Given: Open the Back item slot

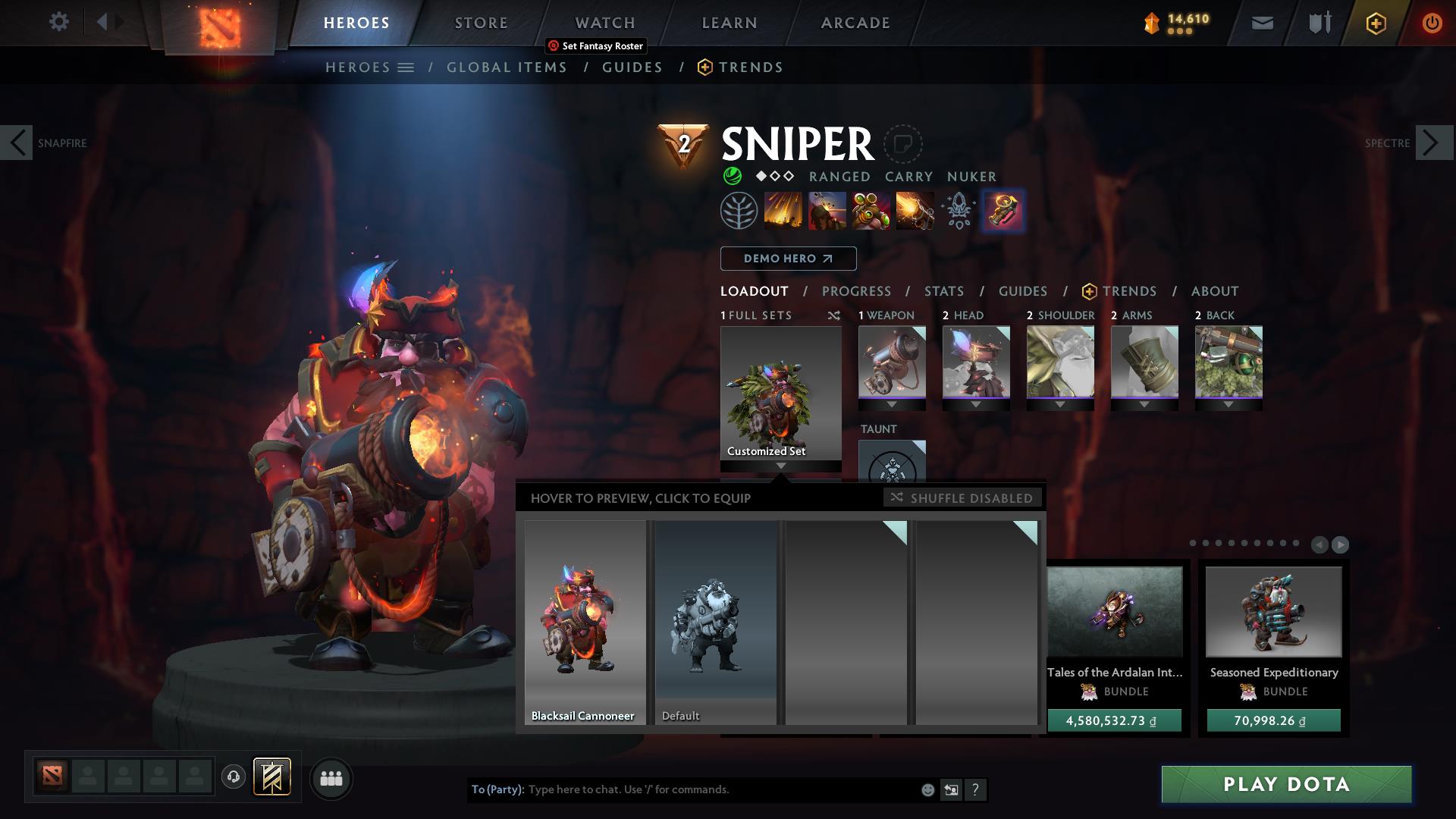Looking at the screenshot, I should (x=1228, y=362).
